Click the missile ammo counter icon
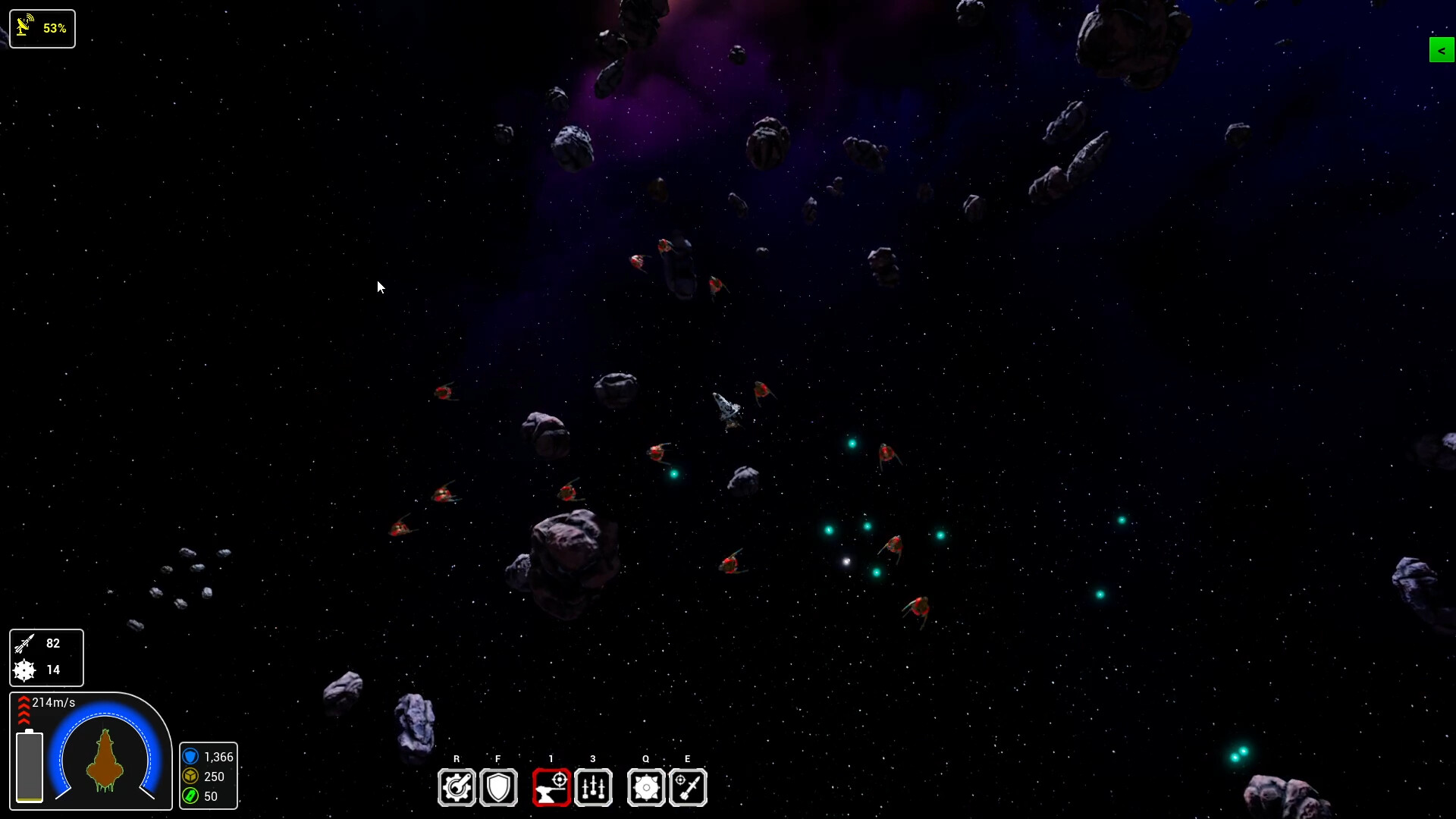Screen dimensions: 1456x819 click(24, 644)
